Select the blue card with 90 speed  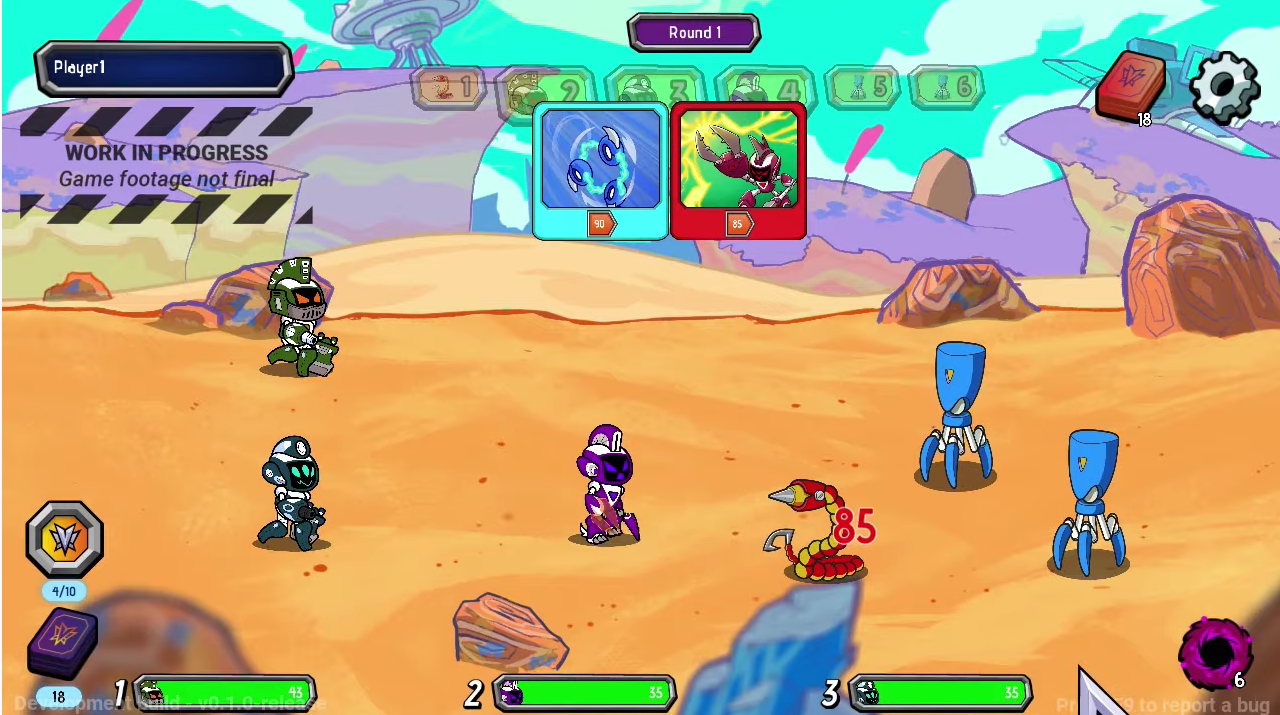coord(600,170)
